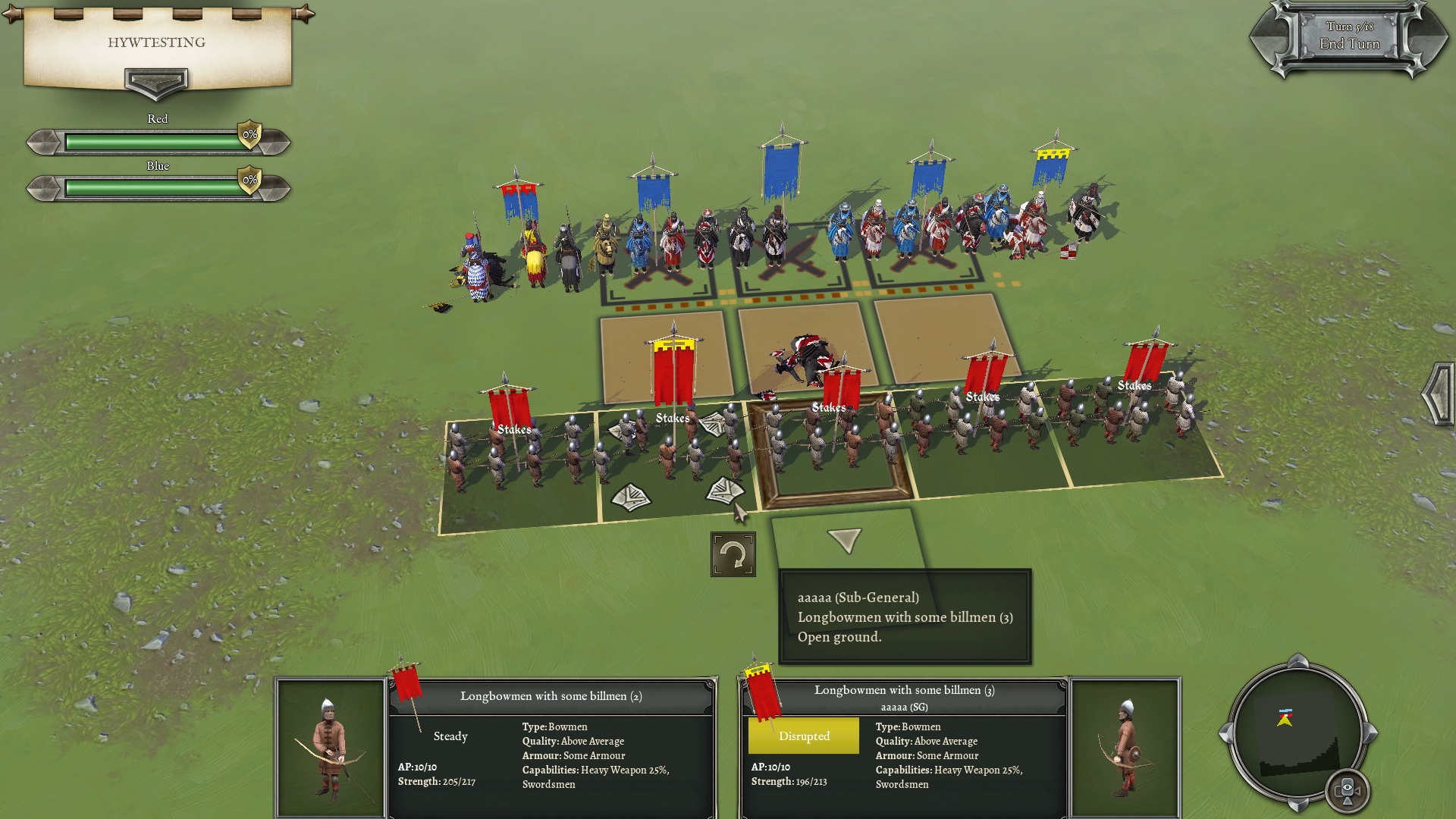Select the Longbowmen with some billmen (3) portrait
The width and height of the screenshot is (1456, 819).
1125,747
